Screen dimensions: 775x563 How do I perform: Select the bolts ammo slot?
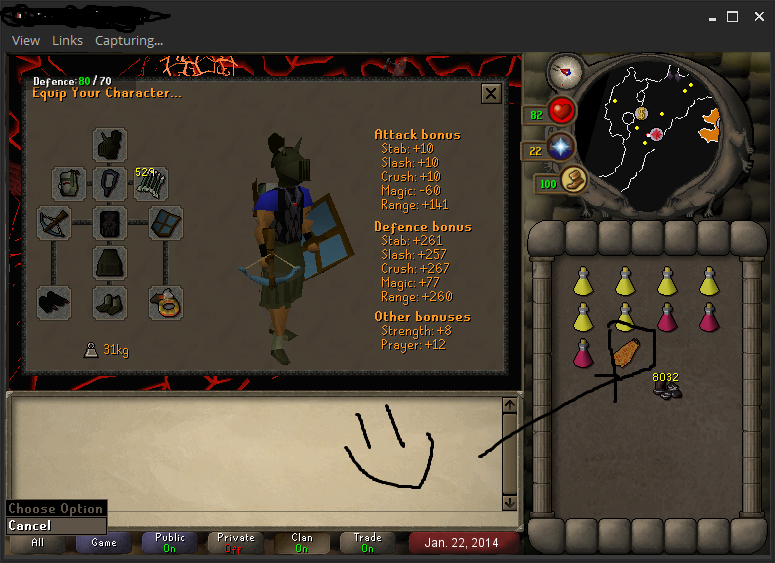pyautogui.click(x=151, y=183)
